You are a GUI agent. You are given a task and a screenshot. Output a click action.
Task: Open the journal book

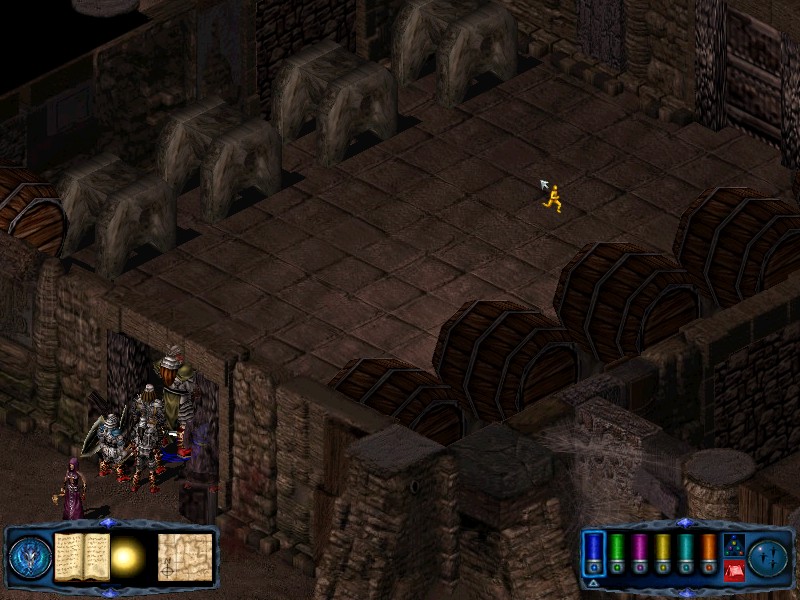pyautogui.click(x=81, y=556)
